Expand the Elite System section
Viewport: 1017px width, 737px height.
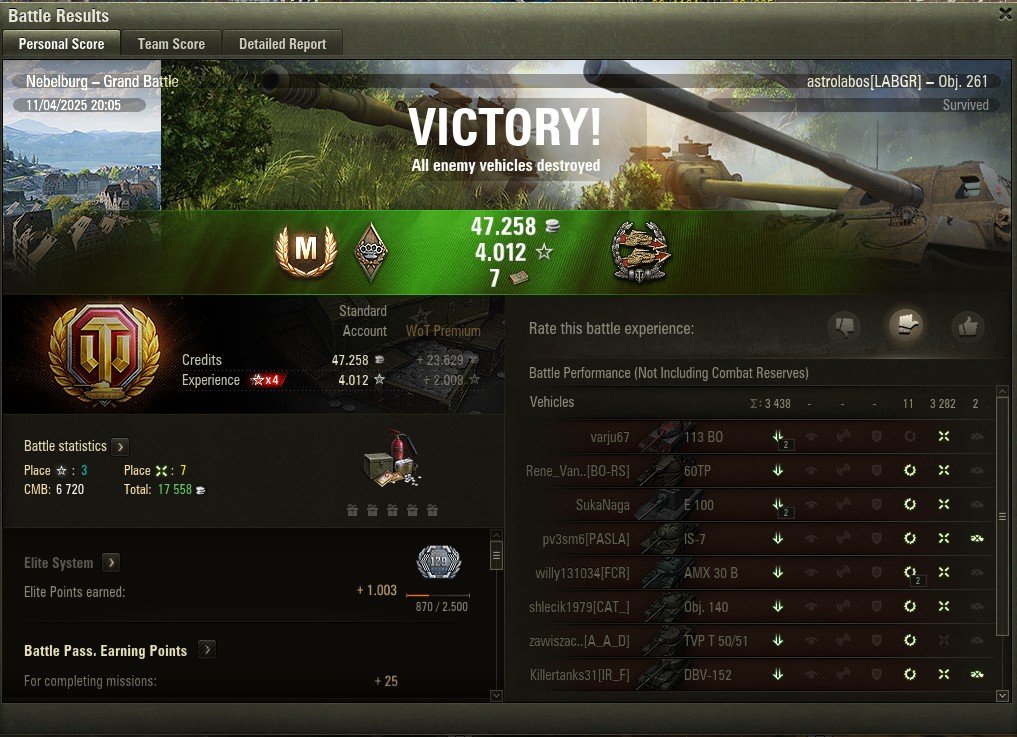111,563
